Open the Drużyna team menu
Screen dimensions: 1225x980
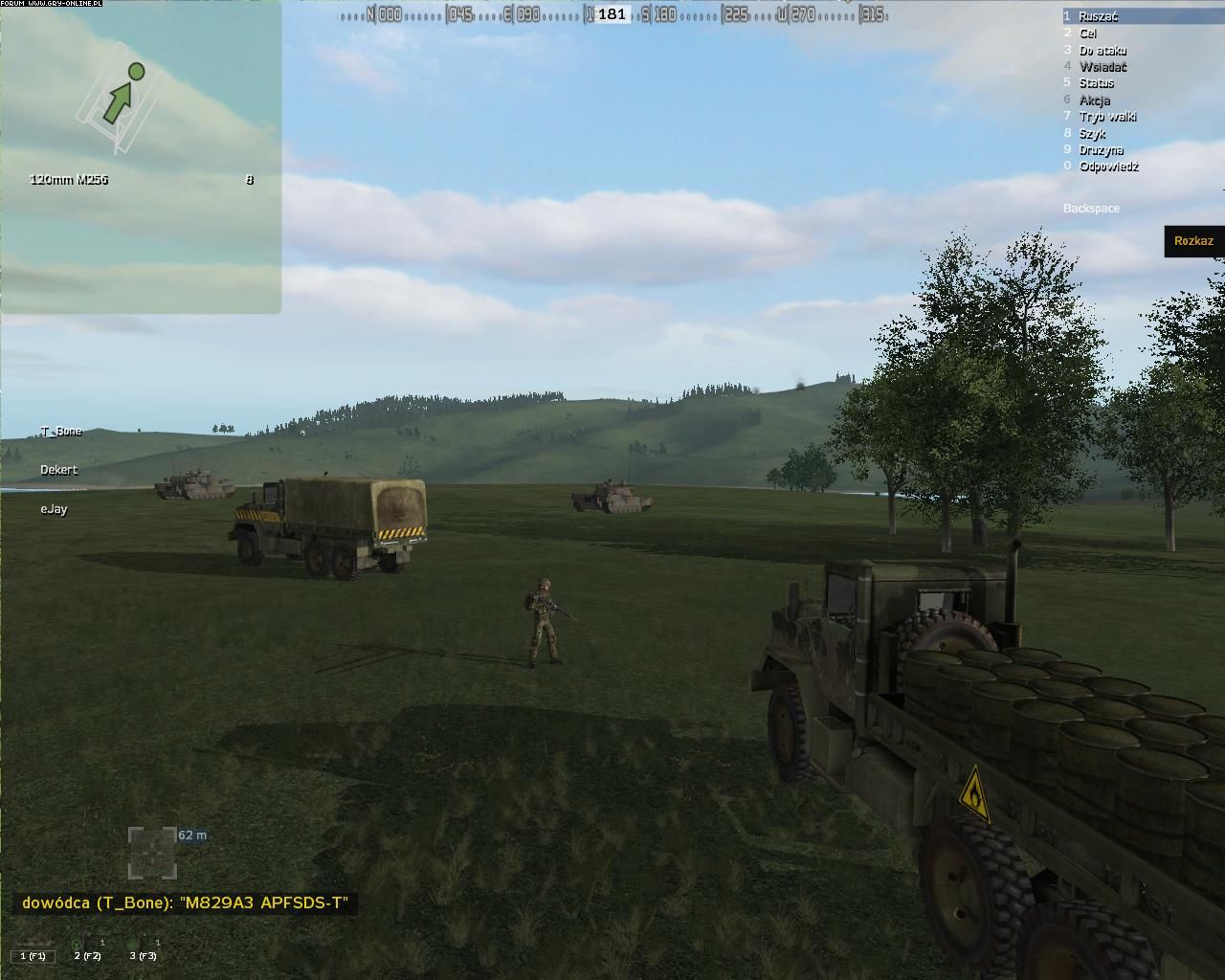(x=1101, y=150)
